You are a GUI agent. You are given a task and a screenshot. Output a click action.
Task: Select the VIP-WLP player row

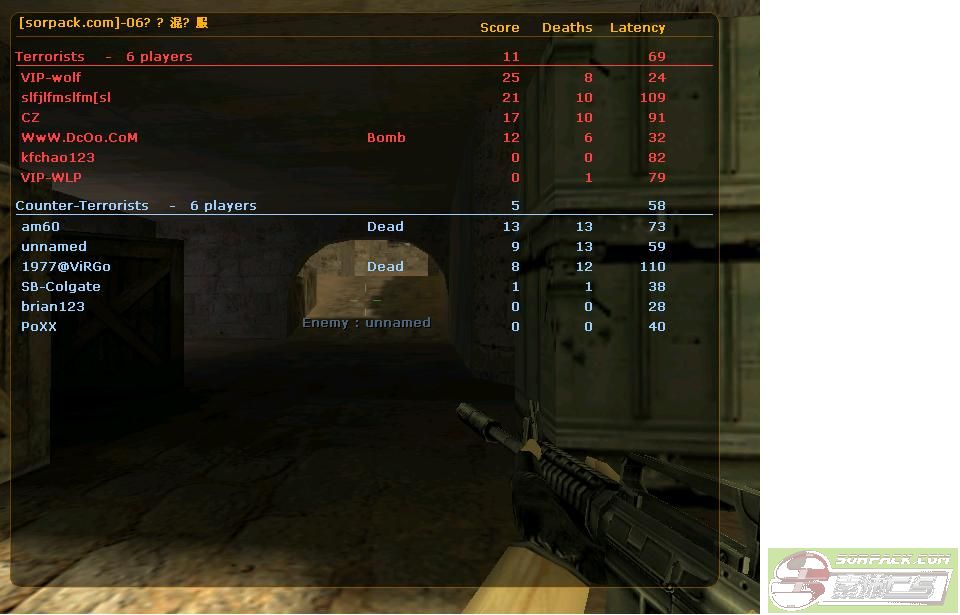click(51, 177)
